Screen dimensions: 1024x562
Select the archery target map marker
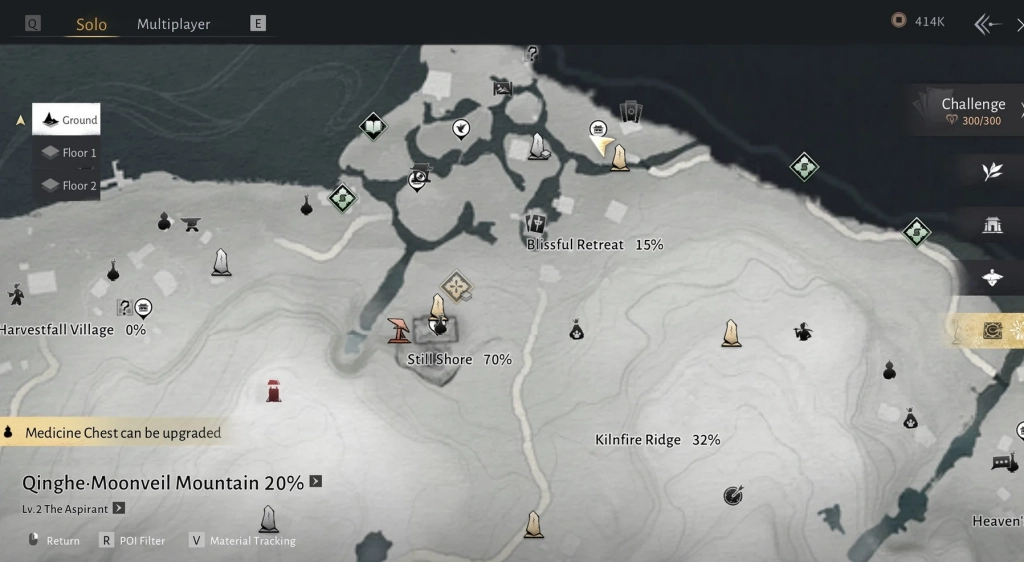[733, 495]
